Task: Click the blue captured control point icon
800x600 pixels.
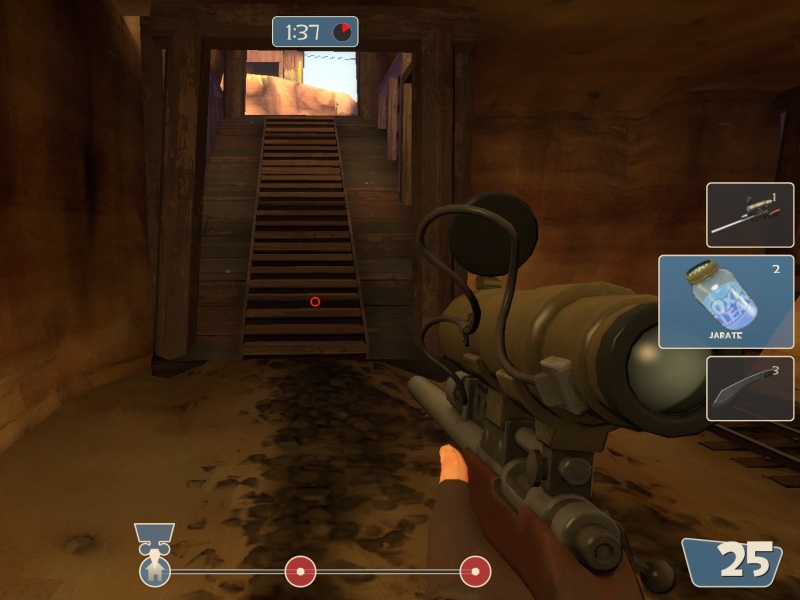Action: click(155, 572)
